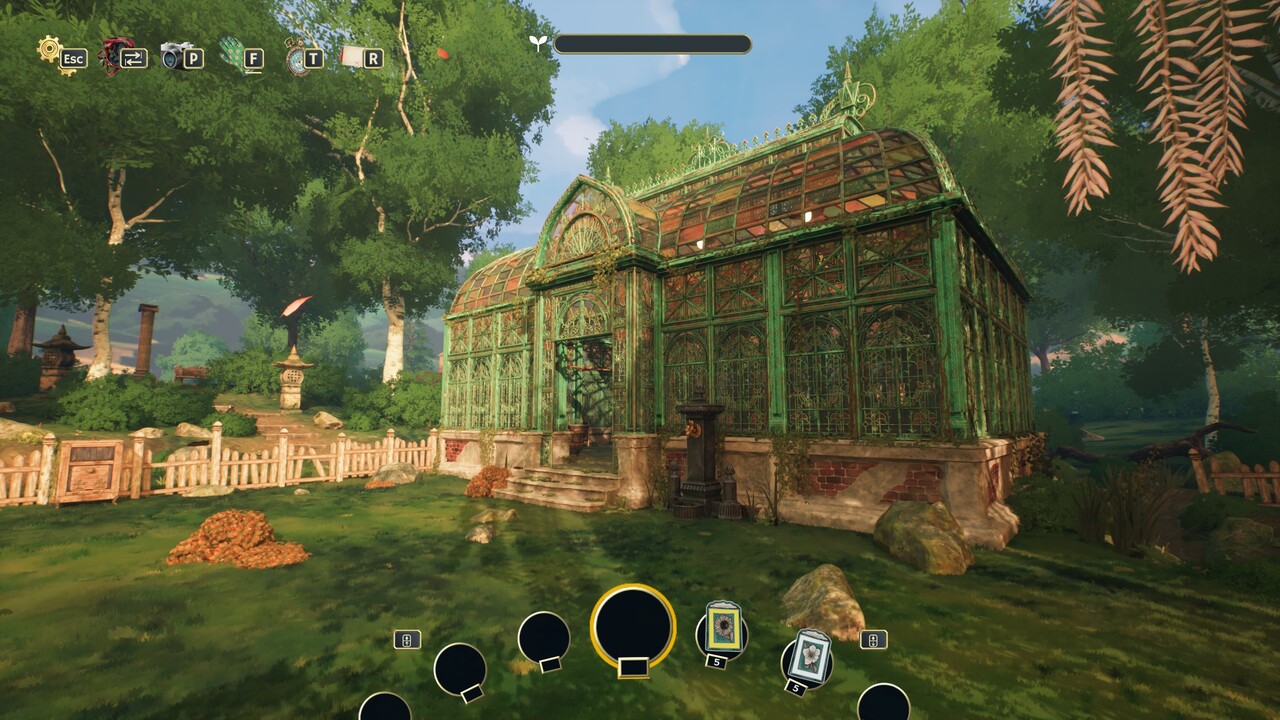Viewport: 1280px width, 720px height.
Task: Open the pocket watch time icon
Action: [296, 57]
